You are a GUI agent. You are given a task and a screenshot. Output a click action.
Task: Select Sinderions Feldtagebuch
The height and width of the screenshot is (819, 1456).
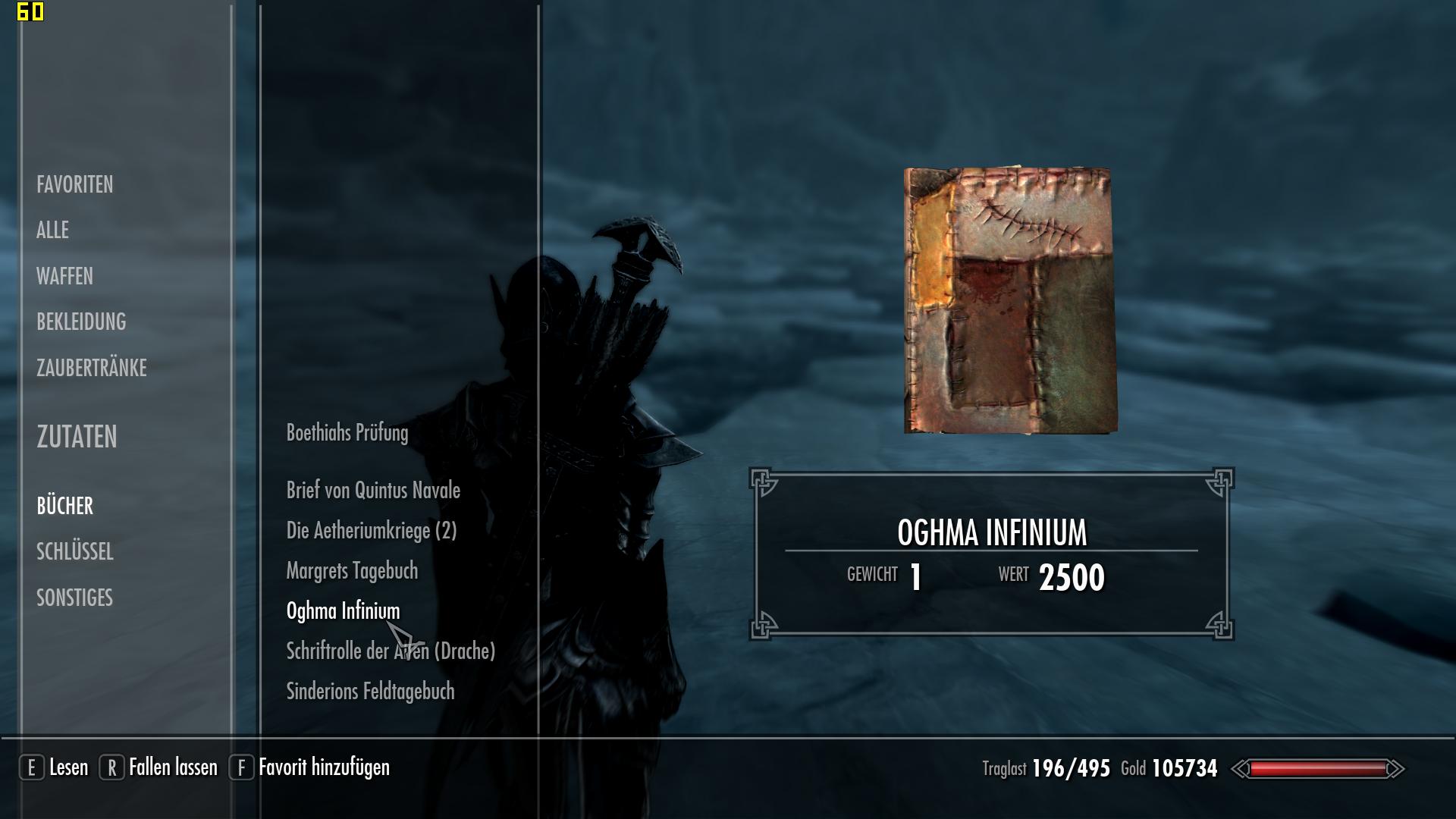[370, 692]
